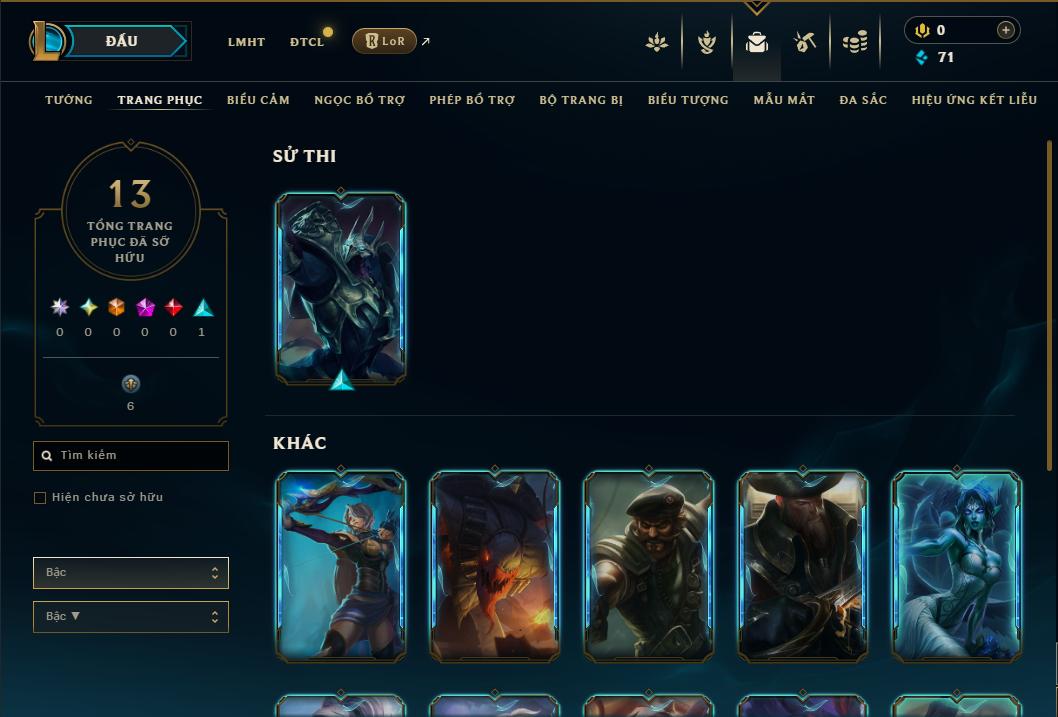Viewport: 1058px width, 717px height.
Task: Add currency with the plus button
Action: 1005,30
